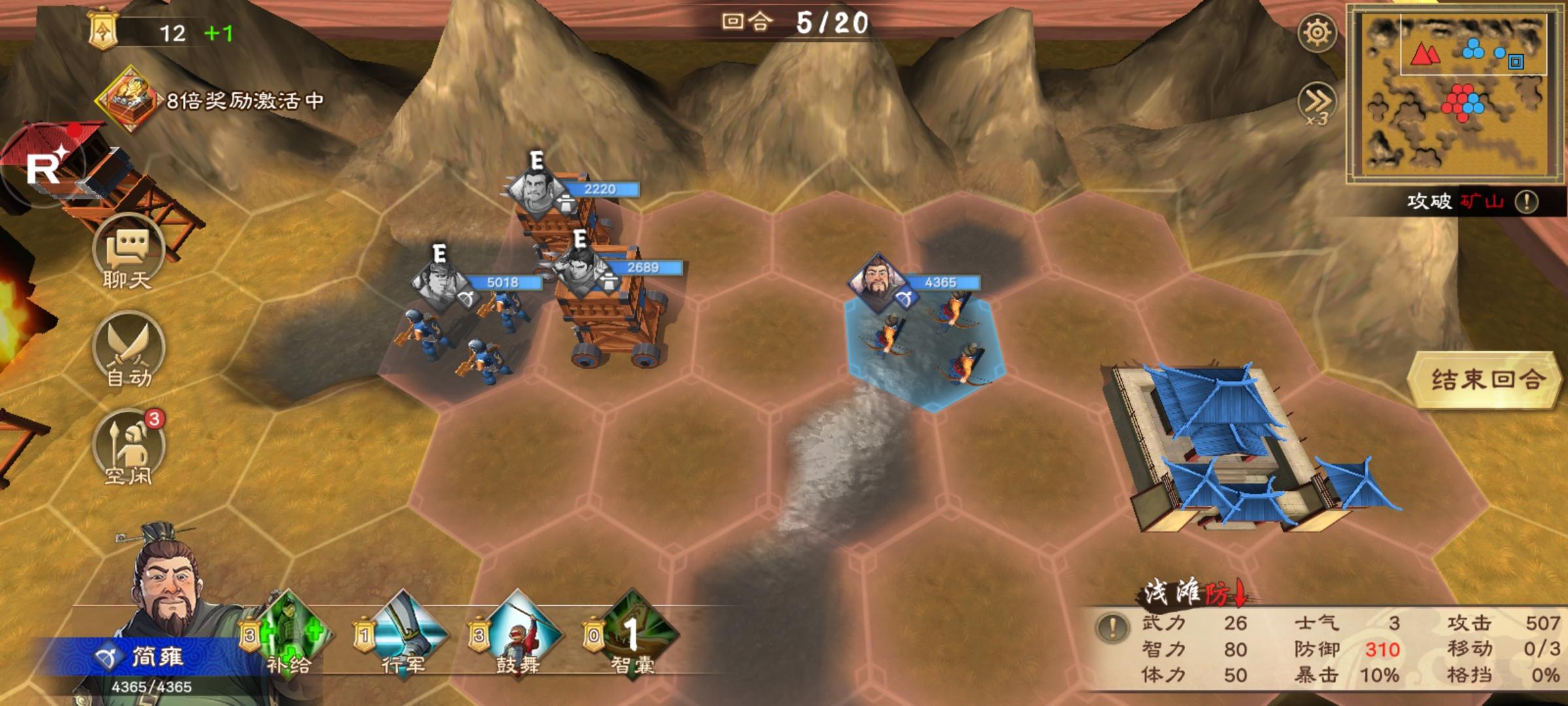Open the 聊天 chat button
The width and height of the screenshot is (1568, 706).
pos(127,255)
